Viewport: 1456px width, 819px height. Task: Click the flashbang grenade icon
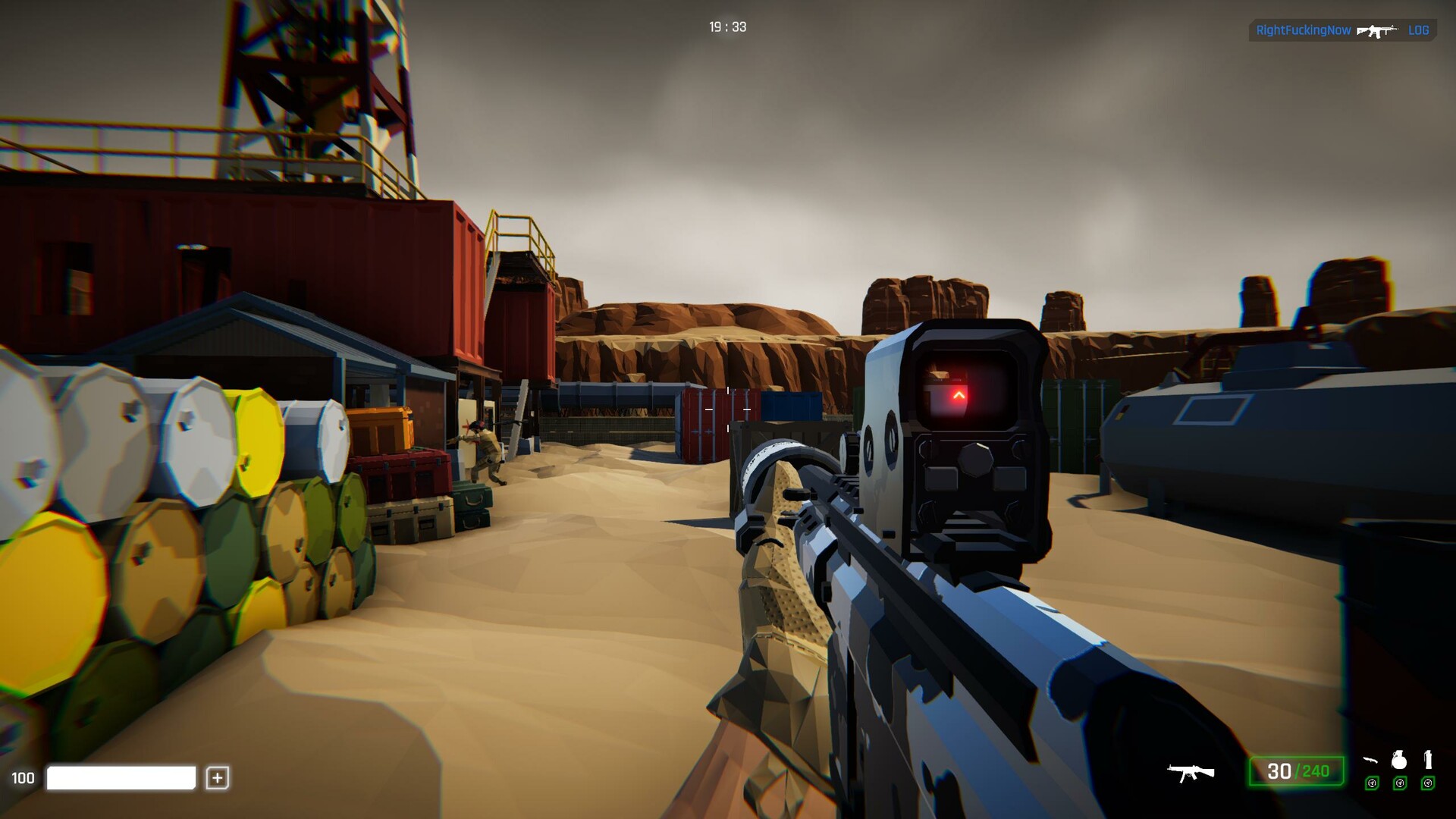coord(1426,759)
